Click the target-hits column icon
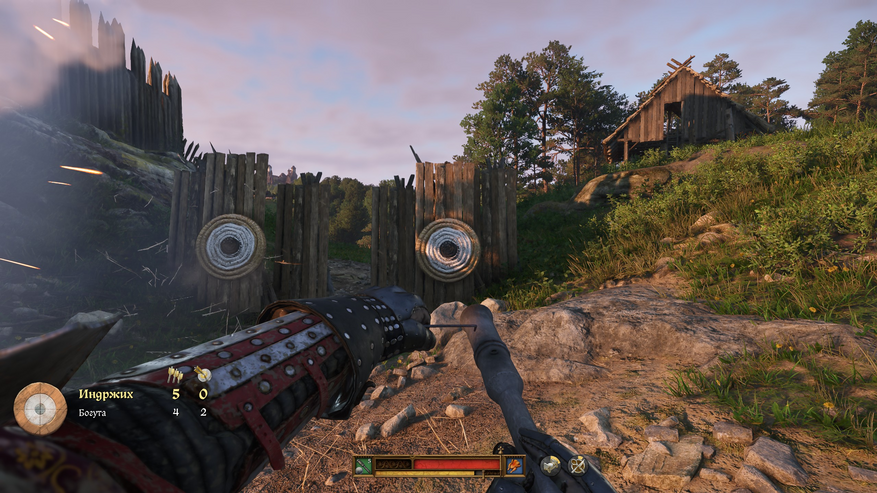 [x=202, y=375]
